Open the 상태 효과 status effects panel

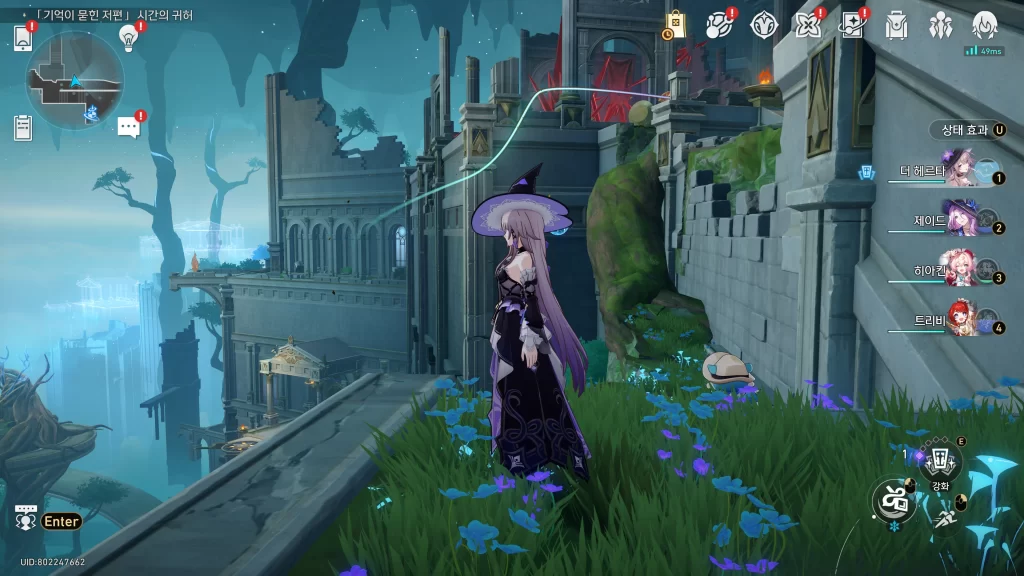coord(965,130)
